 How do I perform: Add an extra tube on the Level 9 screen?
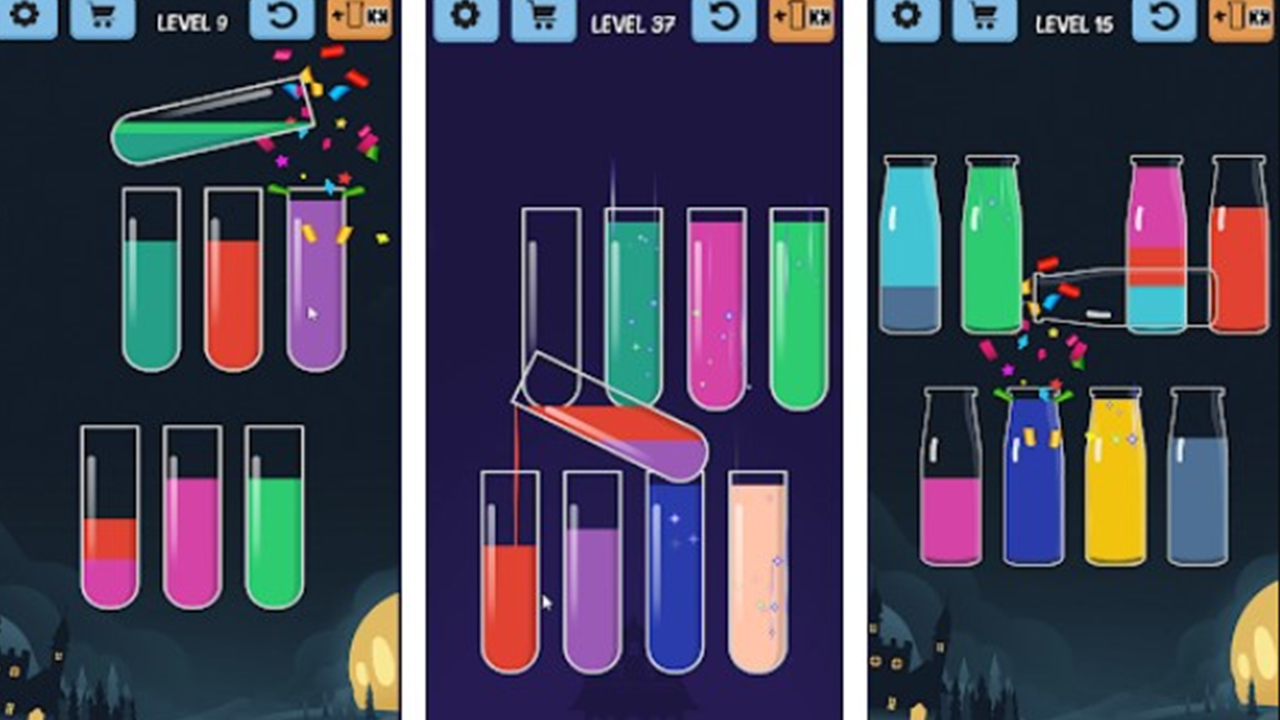(359, 20)
